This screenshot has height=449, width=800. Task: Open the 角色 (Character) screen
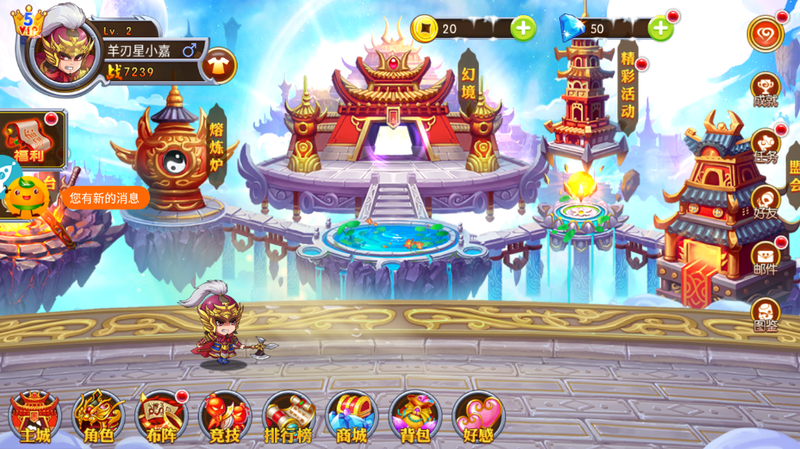click(x=98, y=415)
